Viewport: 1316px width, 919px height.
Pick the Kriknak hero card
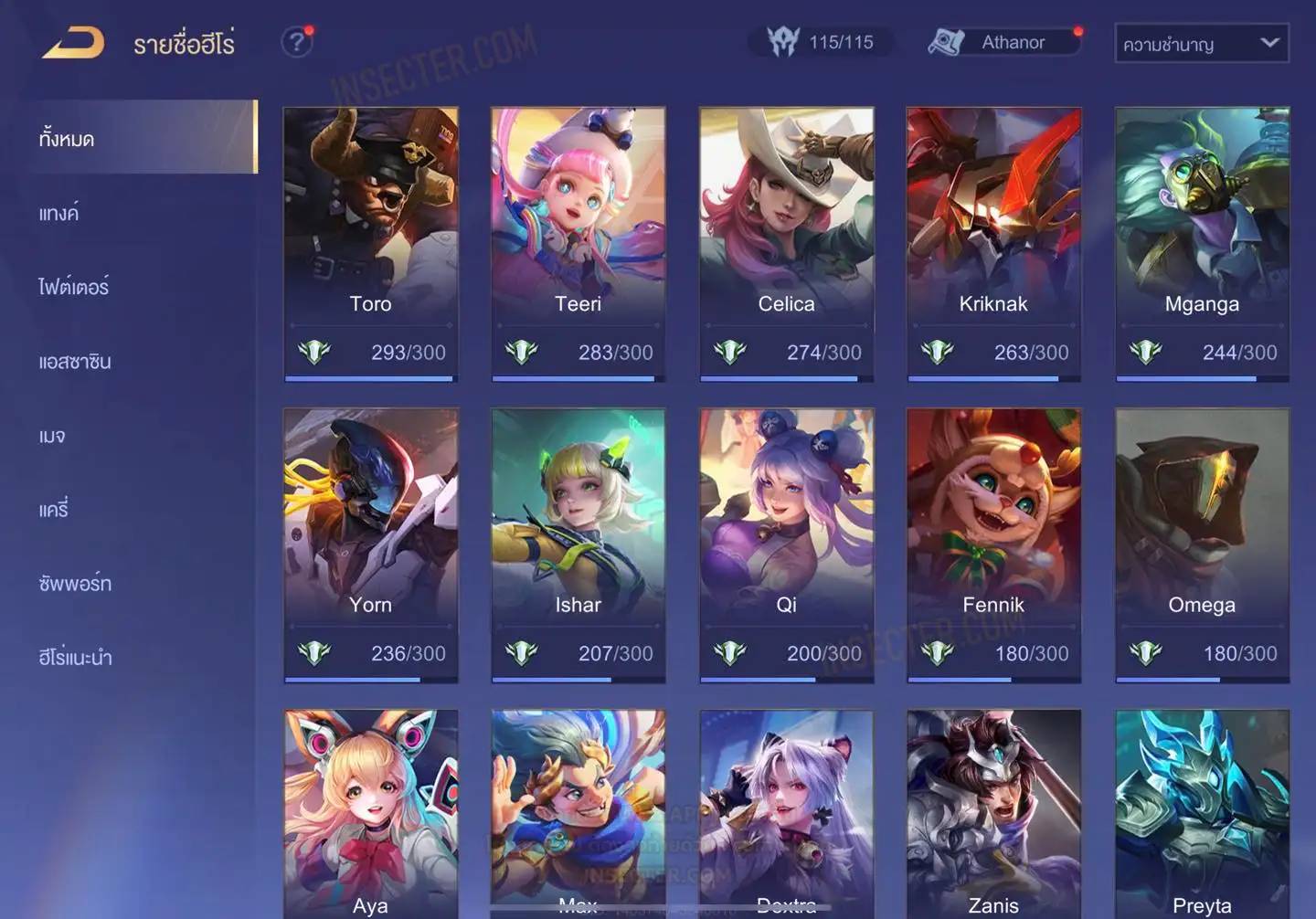coord(993,242)
